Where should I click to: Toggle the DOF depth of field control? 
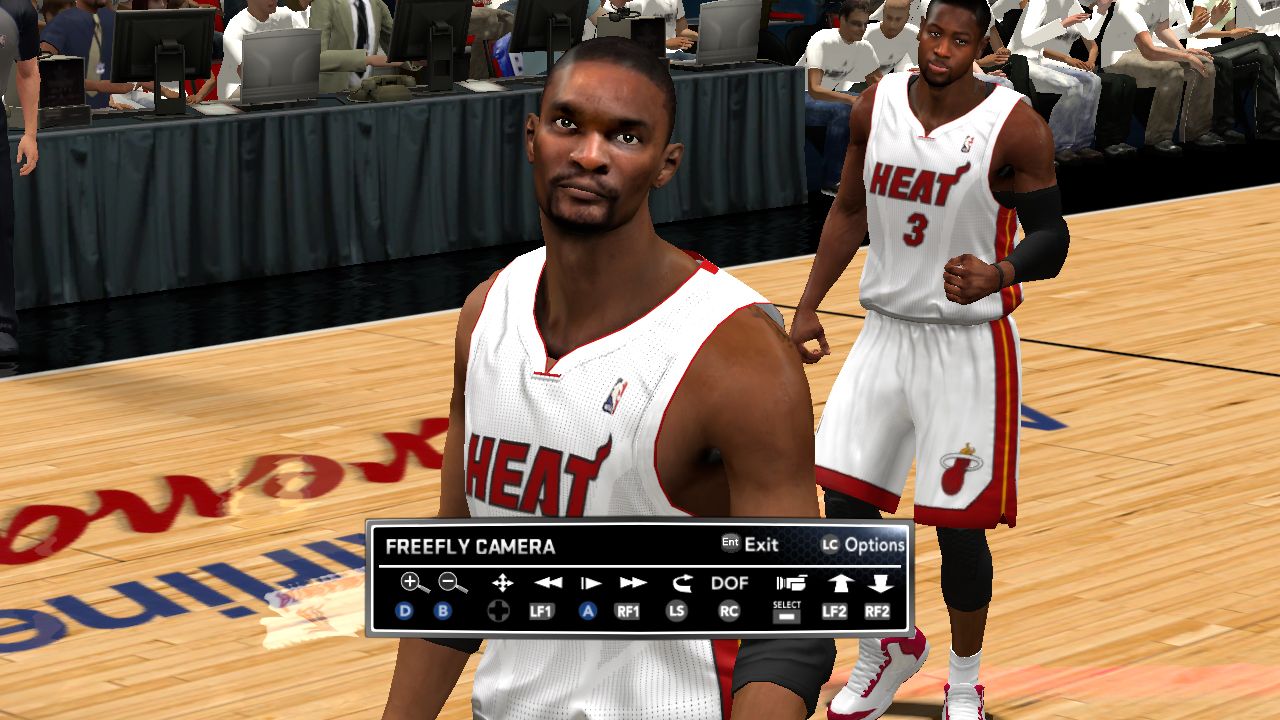(x=729, y=583)
